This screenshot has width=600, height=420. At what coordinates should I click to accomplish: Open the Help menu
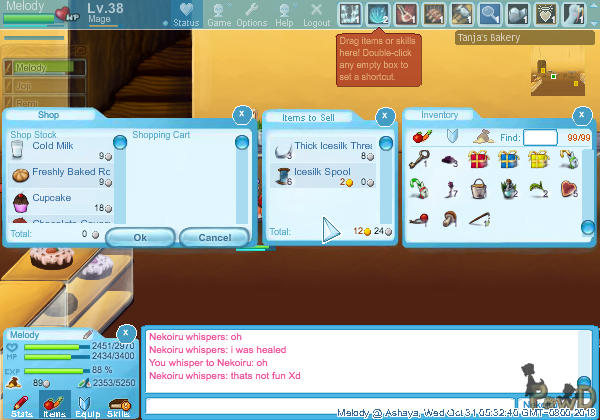coord(284,14)
